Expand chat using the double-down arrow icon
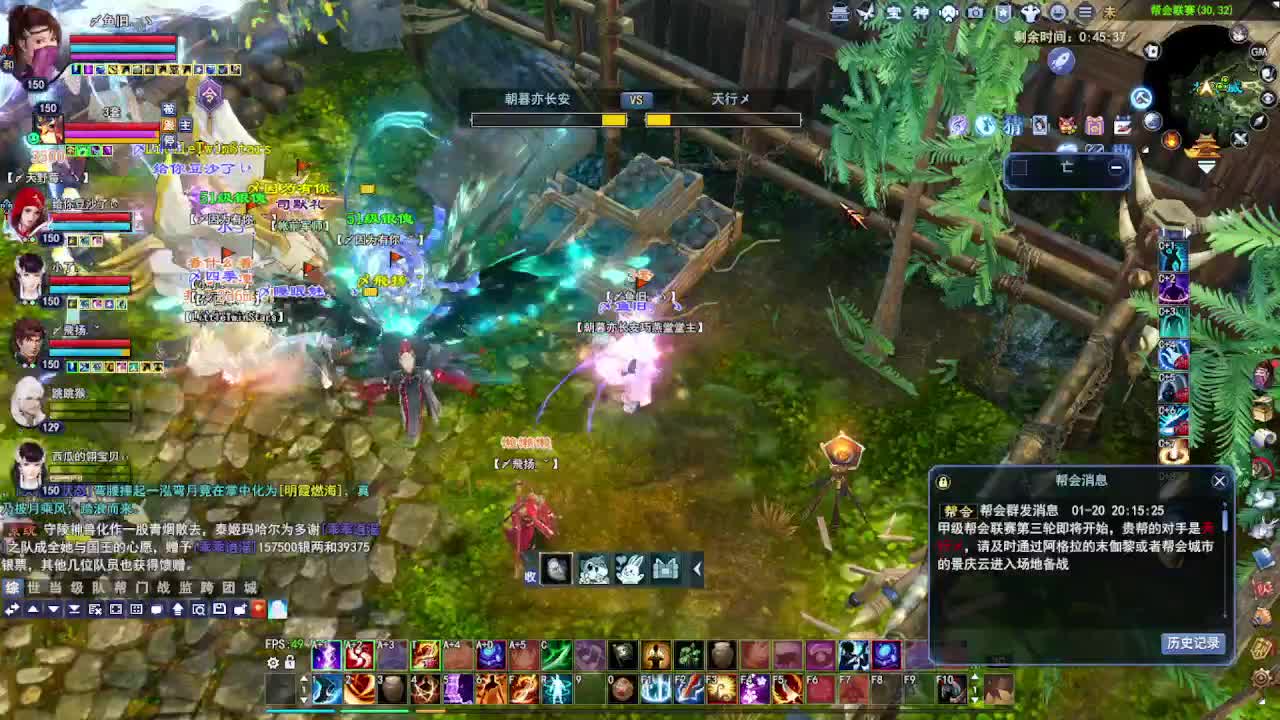Screen dimensions: 1280x720 point(74,609)
